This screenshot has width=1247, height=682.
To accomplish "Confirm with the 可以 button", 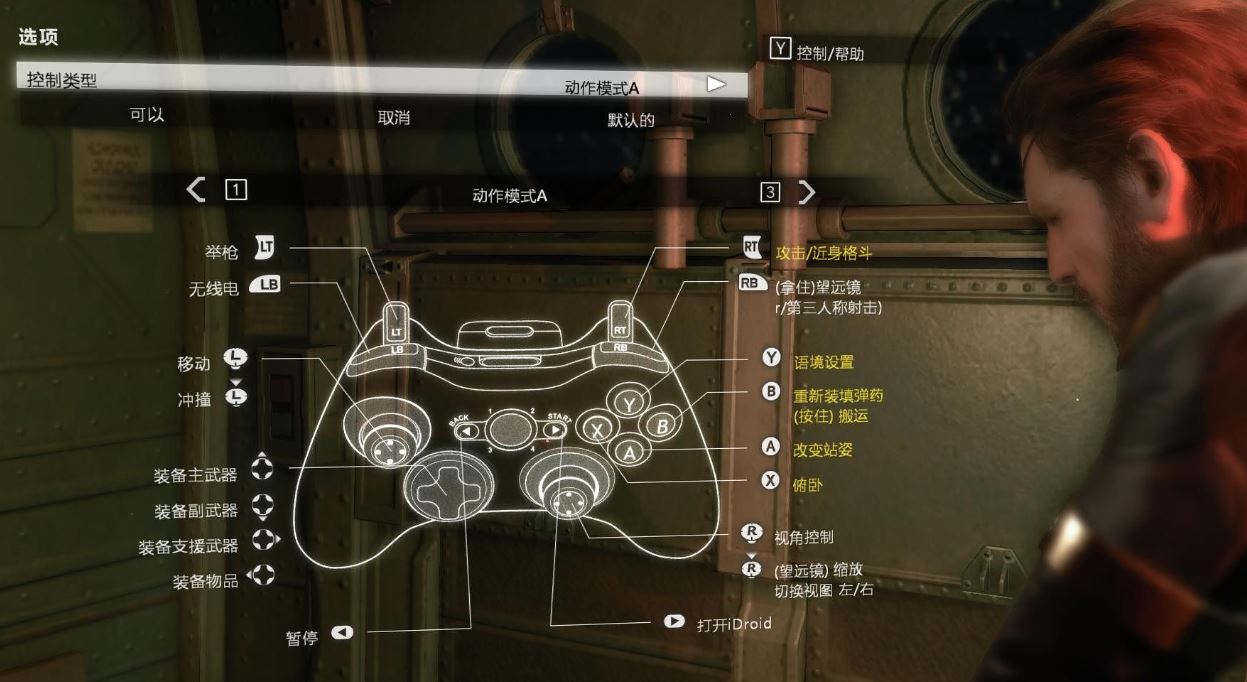I will pos(147,115).
